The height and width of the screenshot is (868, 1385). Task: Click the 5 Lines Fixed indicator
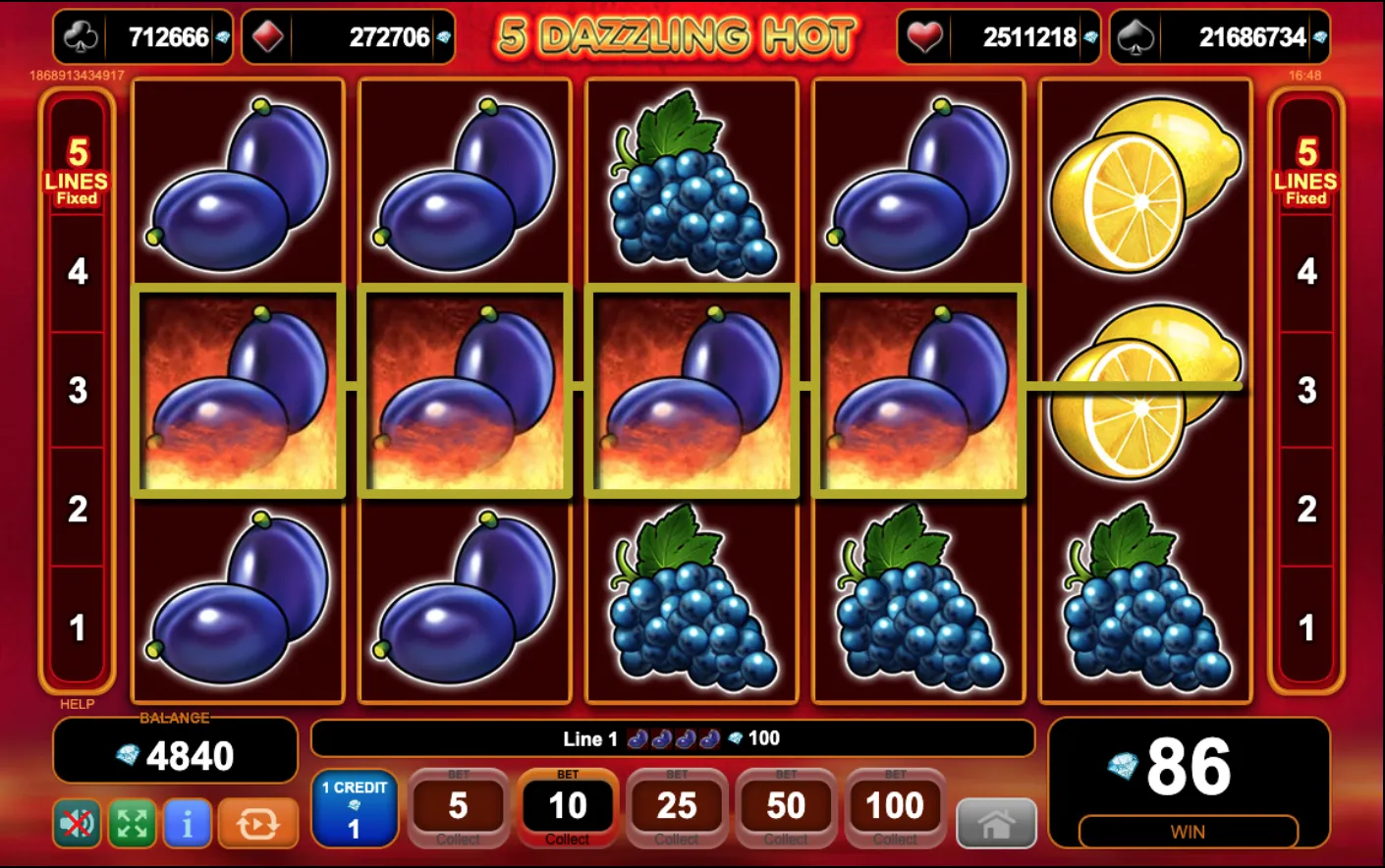(x=79, y=173)
